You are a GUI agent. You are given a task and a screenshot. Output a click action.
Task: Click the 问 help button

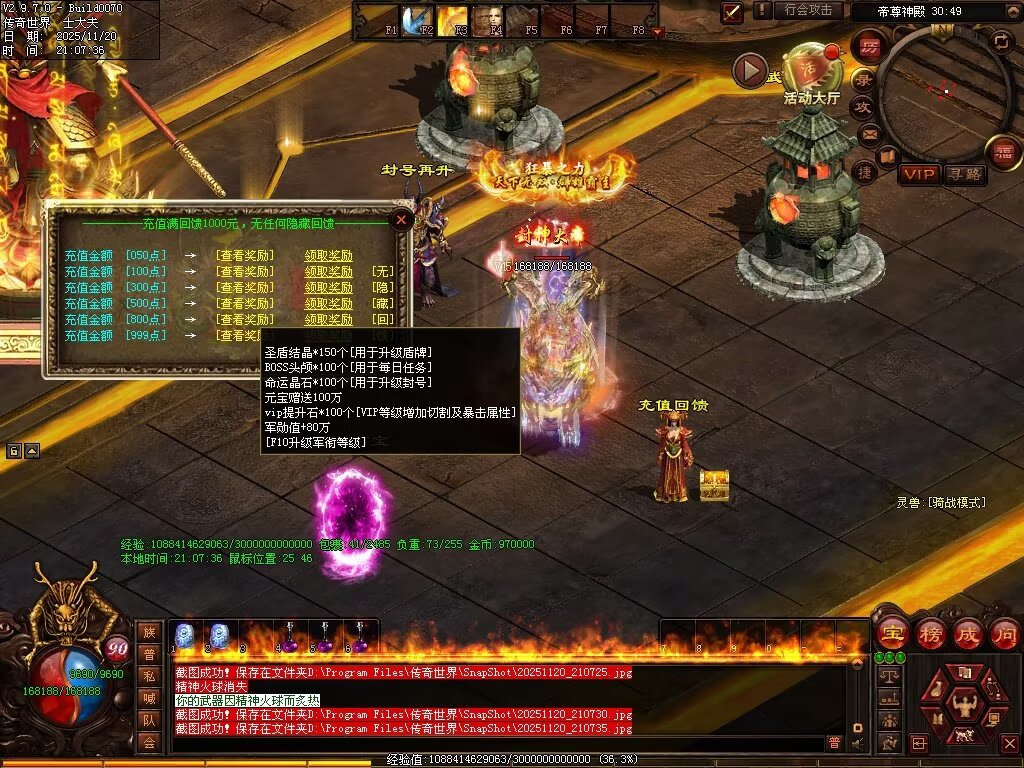(x=1004, y=633)
